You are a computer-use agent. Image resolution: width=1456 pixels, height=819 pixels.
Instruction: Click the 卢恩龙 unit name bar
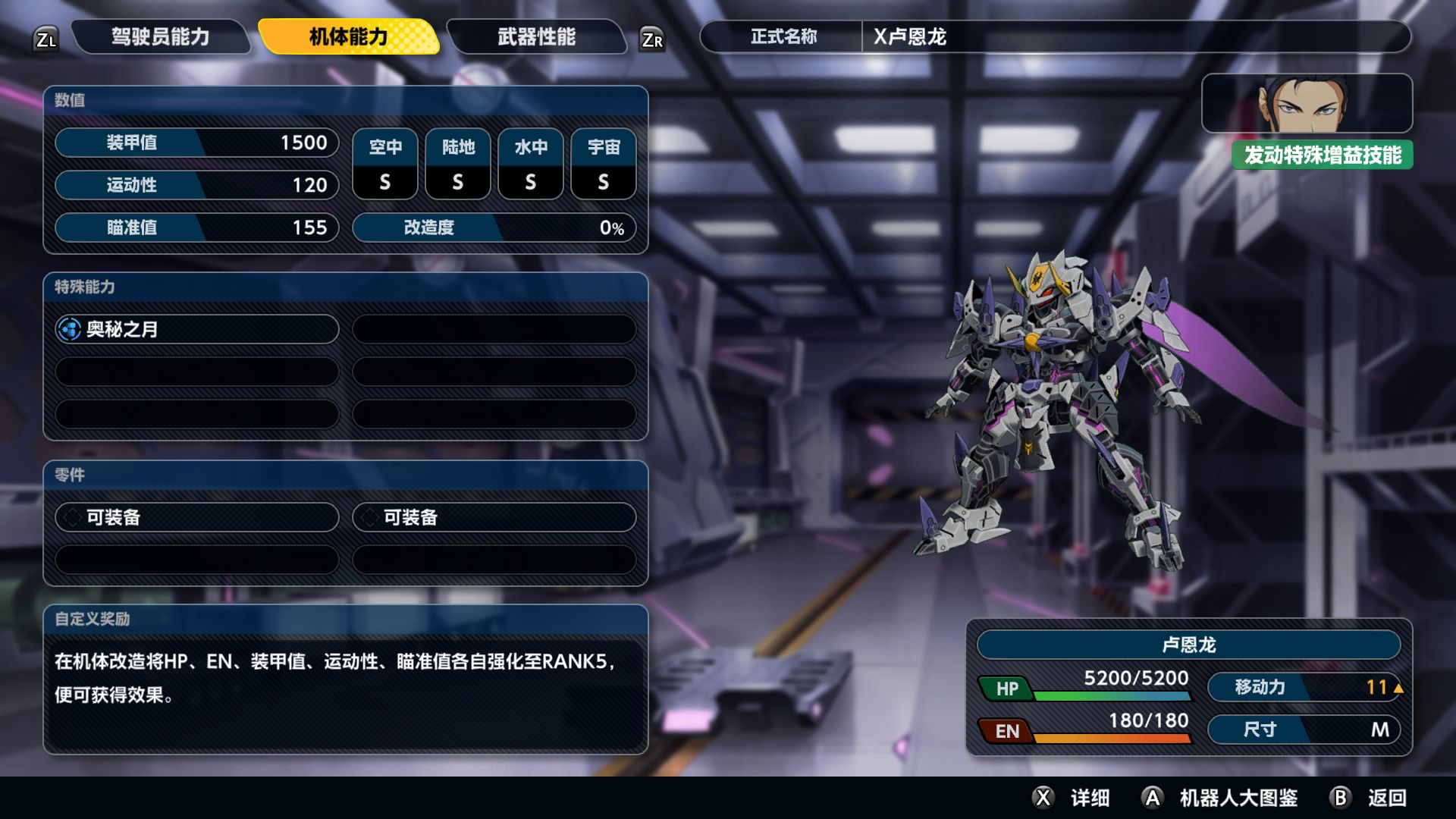coord(1188,645)
